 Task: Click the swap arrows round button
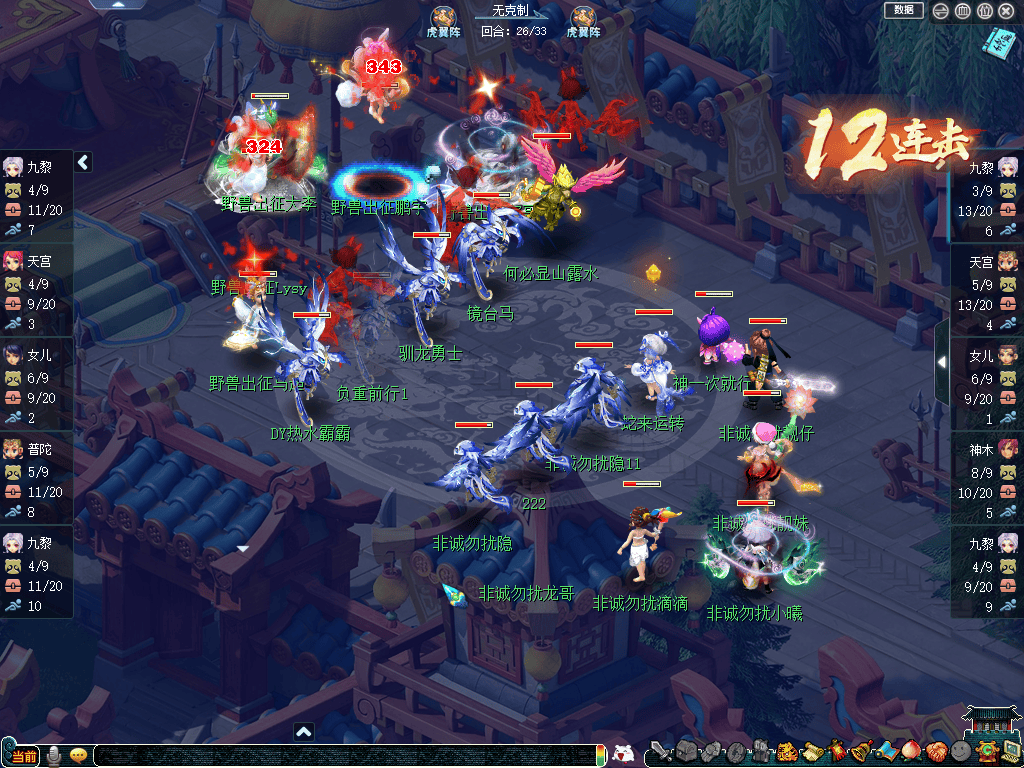coord(940,11)
